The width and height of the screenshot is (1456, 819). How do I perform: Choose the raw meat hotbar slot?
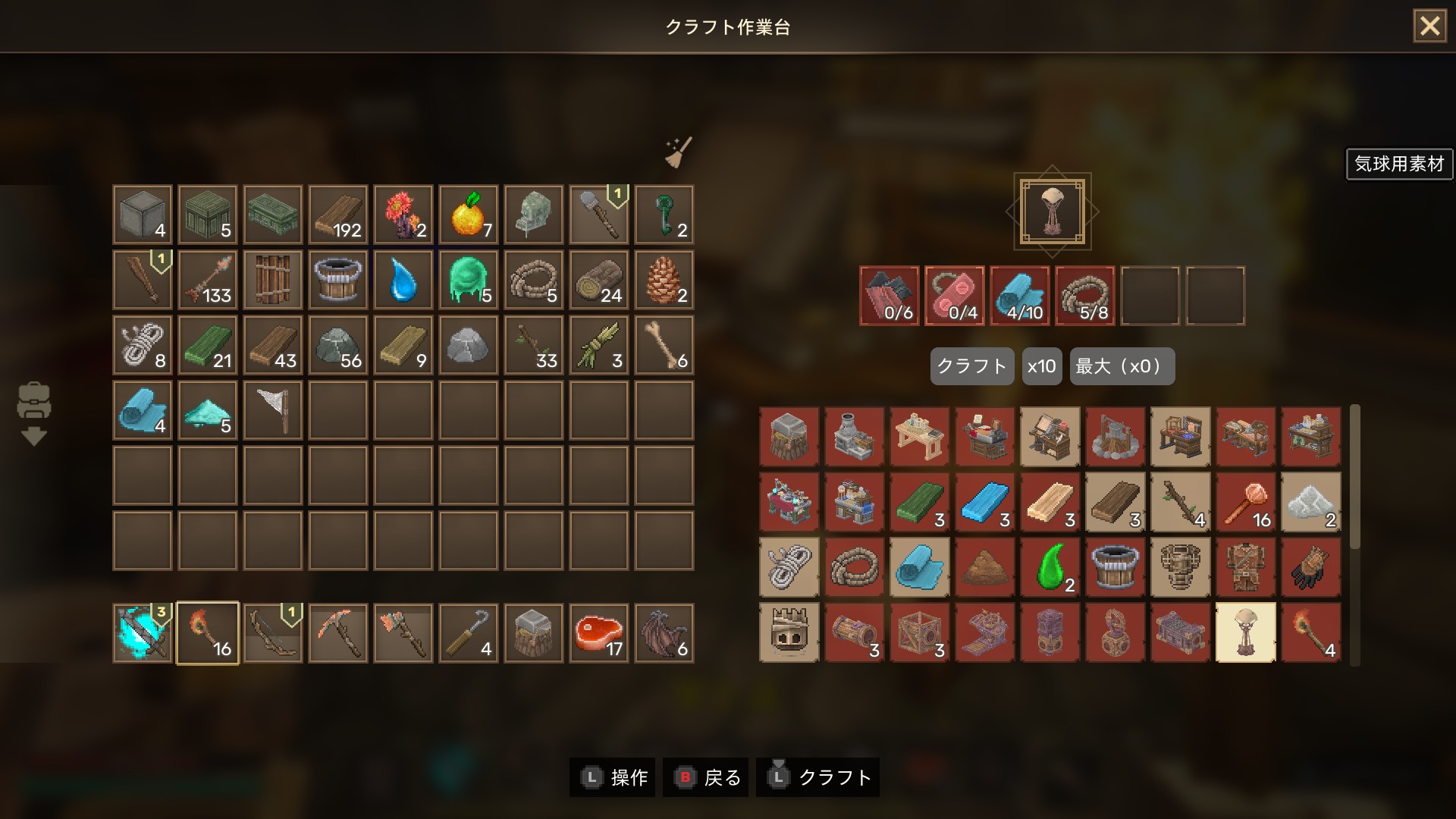(x=599, y=633)
